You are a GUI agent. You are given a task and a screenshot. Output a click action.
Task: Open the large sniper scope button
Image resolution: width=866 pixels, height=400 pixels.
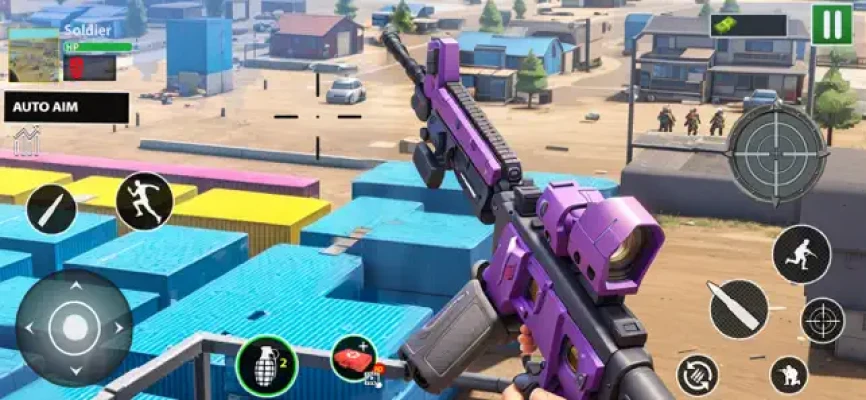[x=777, y=152]
